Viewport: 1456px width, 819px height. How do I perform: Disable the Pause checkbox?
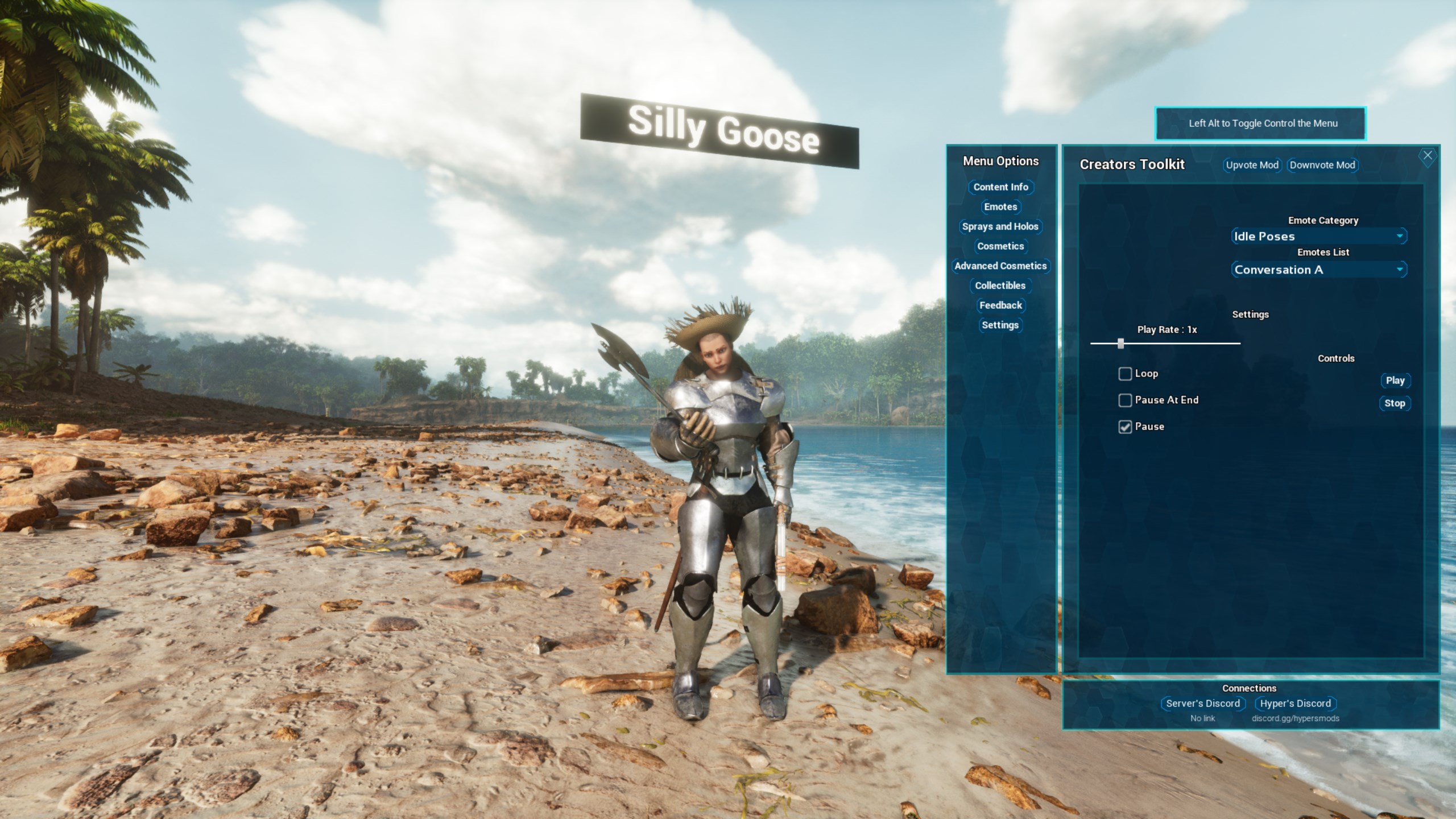coord(1124,427)
